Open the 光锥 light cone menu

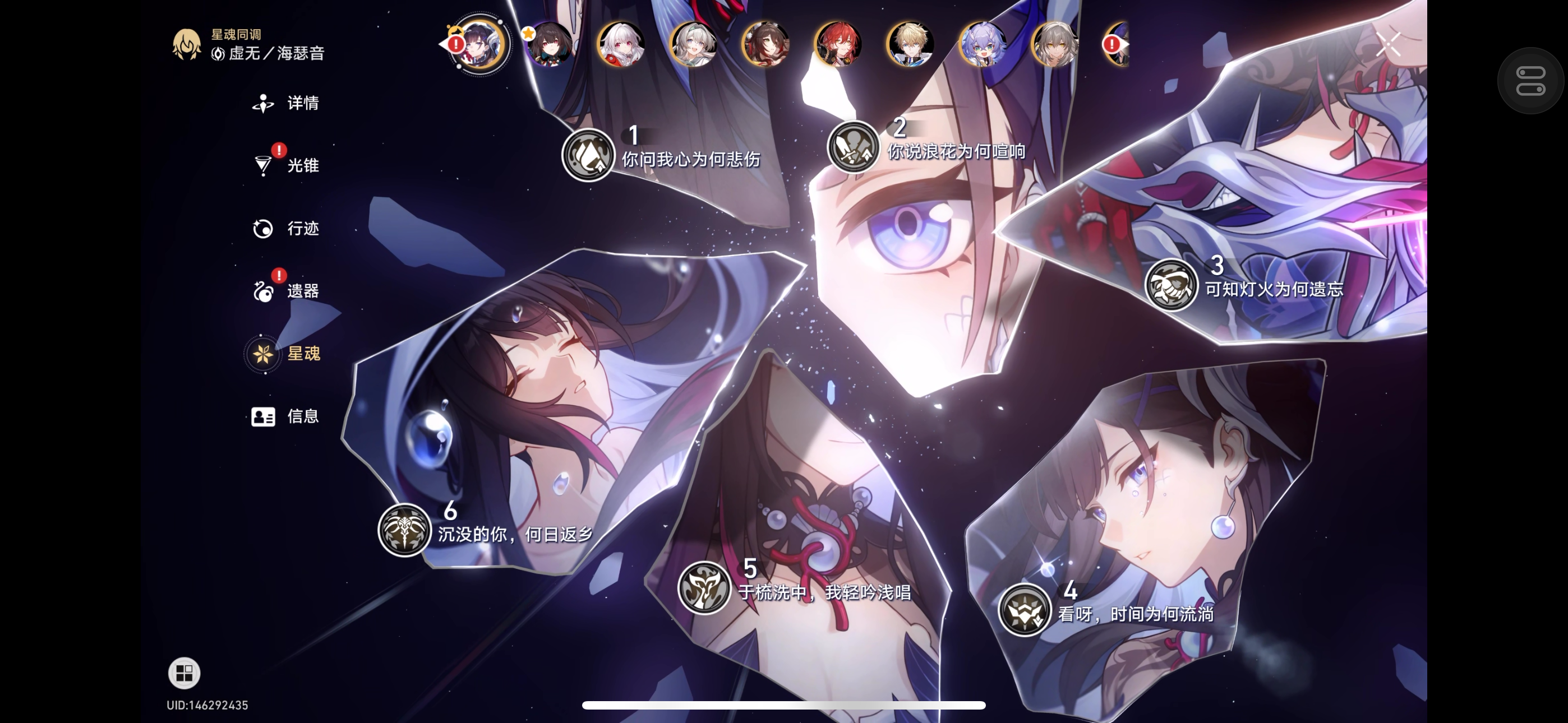(287, 165)
